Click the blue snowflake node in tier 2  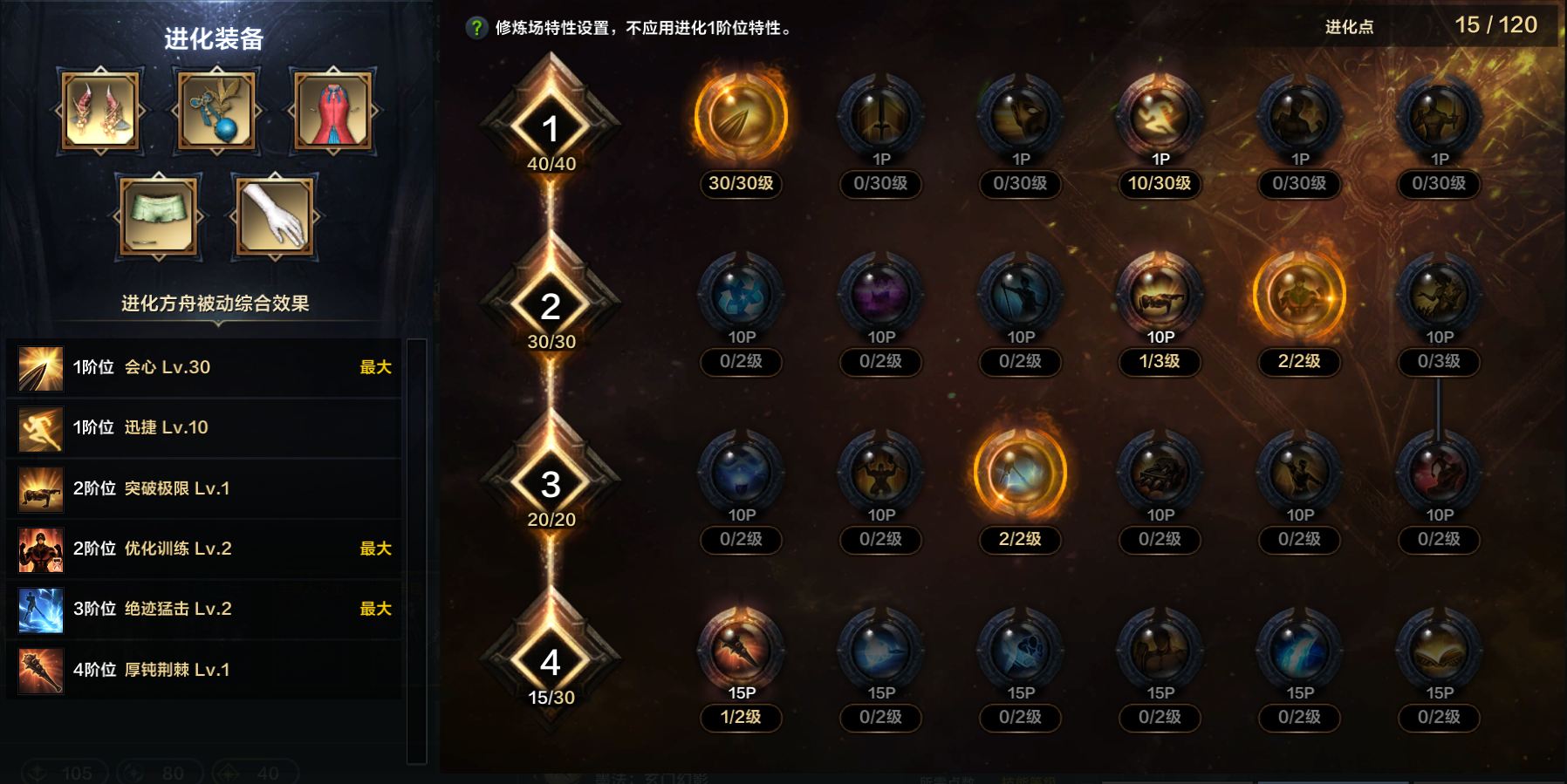[742, 297]
